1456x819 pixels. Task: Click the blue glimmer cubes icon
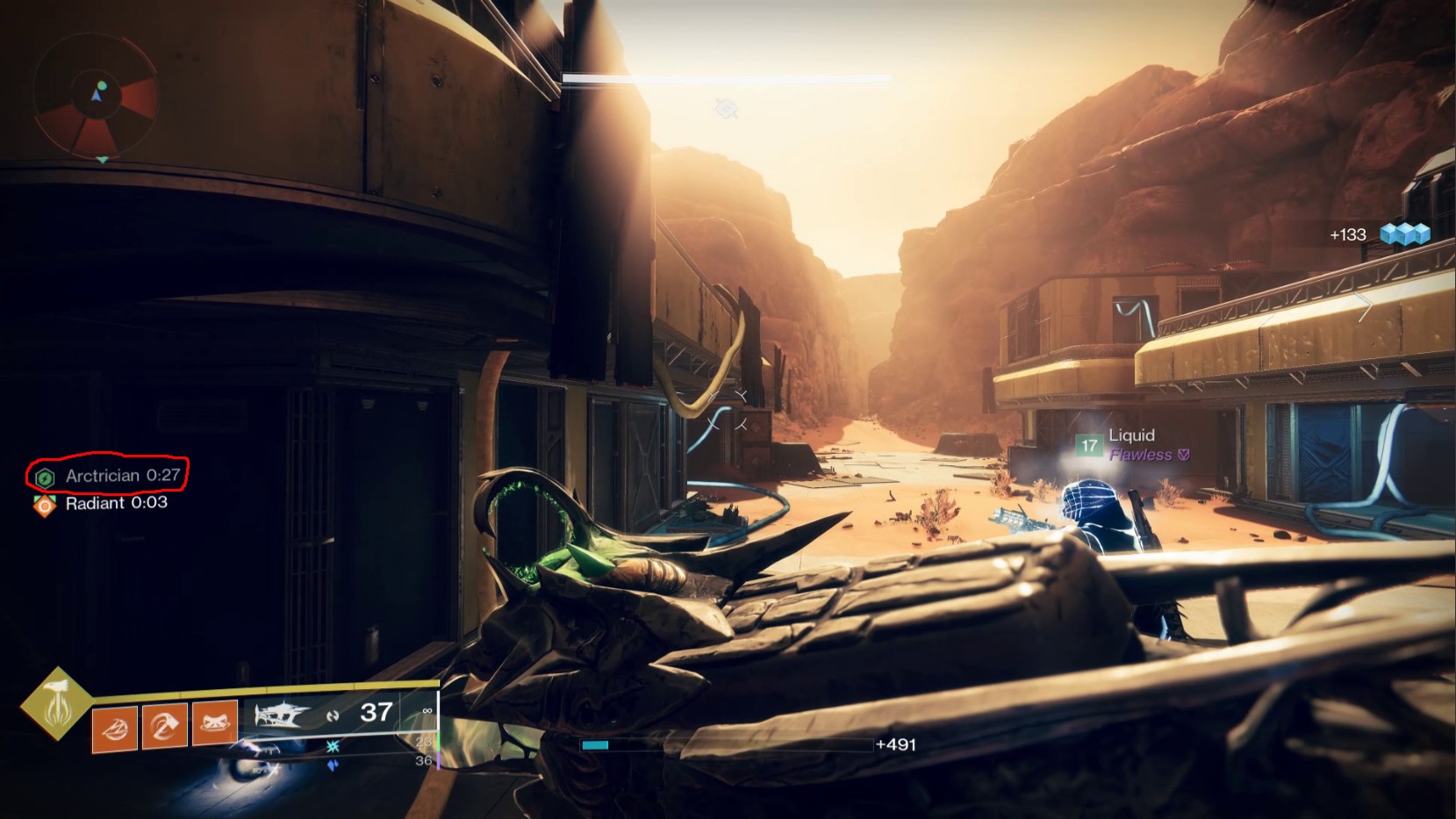click(1404, 233)
